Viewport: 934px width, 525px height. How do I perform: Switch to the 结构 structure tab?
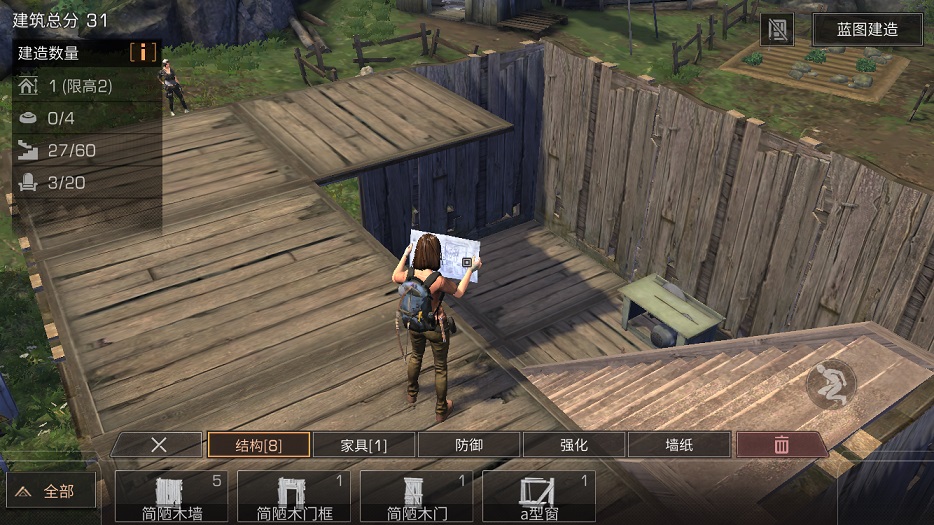click(x=258, y=445)
